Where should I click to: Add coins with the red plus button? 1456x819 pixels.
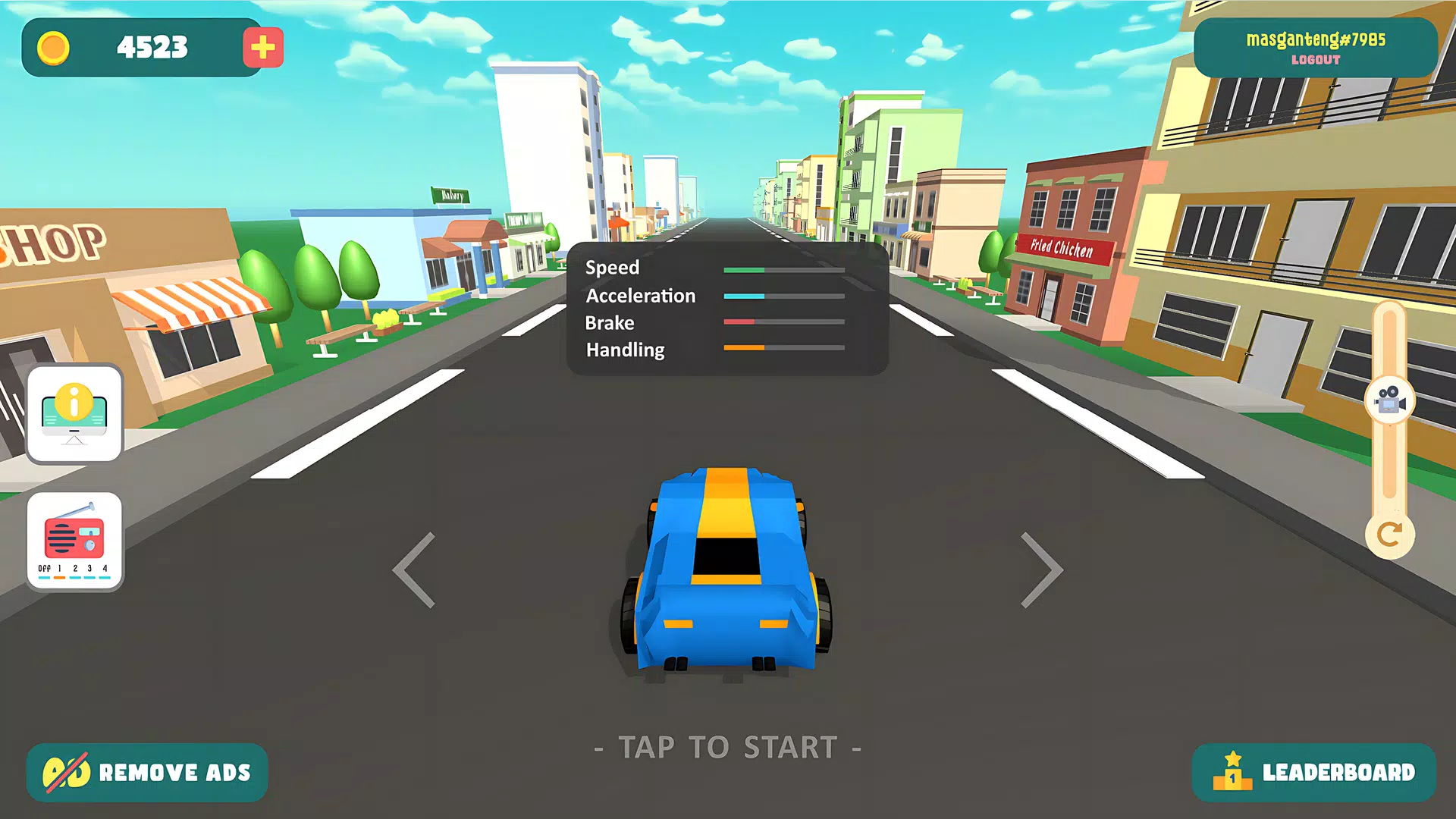pos(262,48)
